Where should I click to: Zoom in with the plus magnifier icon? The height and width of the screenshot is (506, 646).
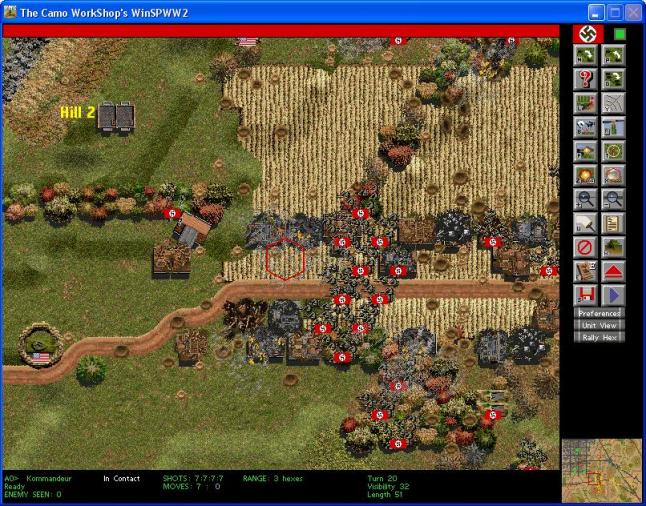point(585,199)
